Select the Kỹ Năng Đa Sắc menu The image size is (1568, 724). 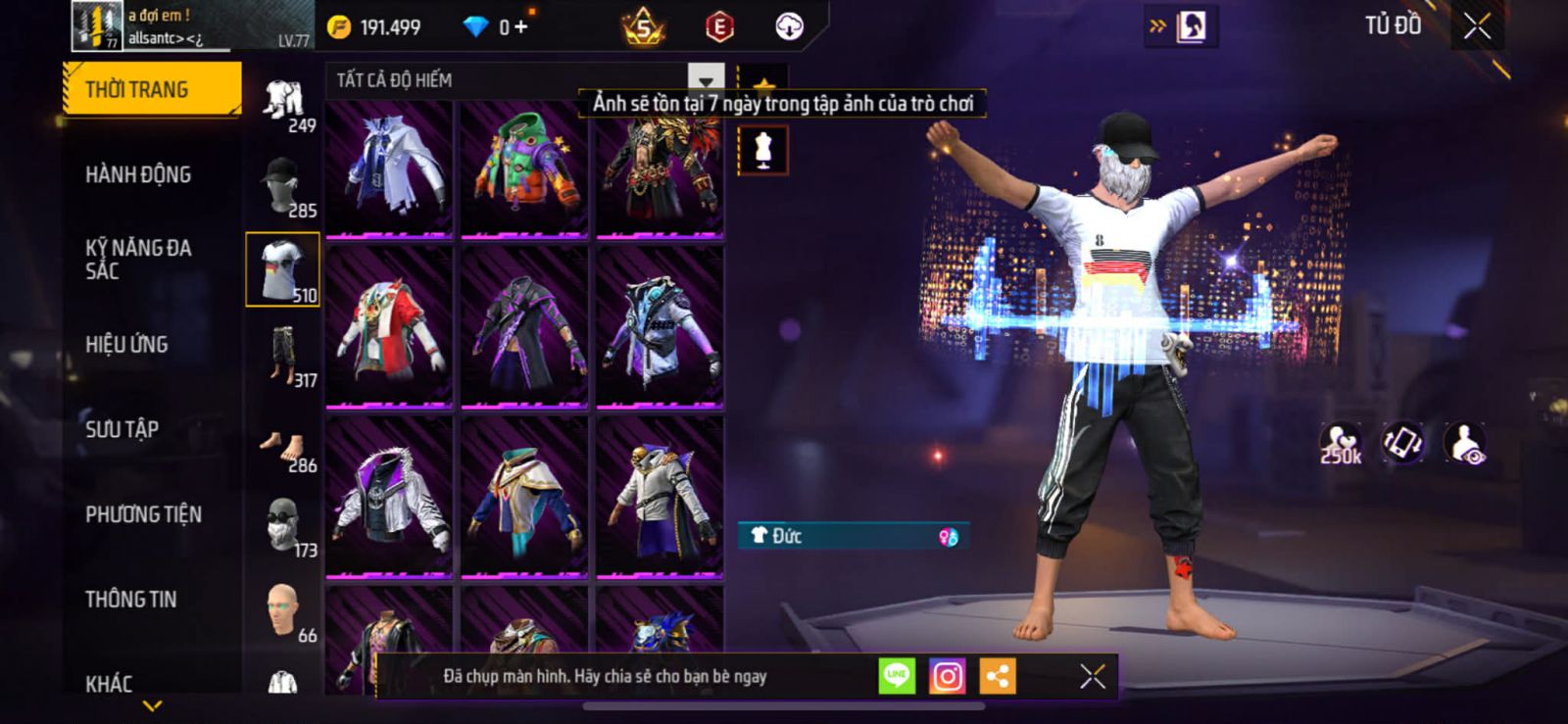(x=138, y=259)
